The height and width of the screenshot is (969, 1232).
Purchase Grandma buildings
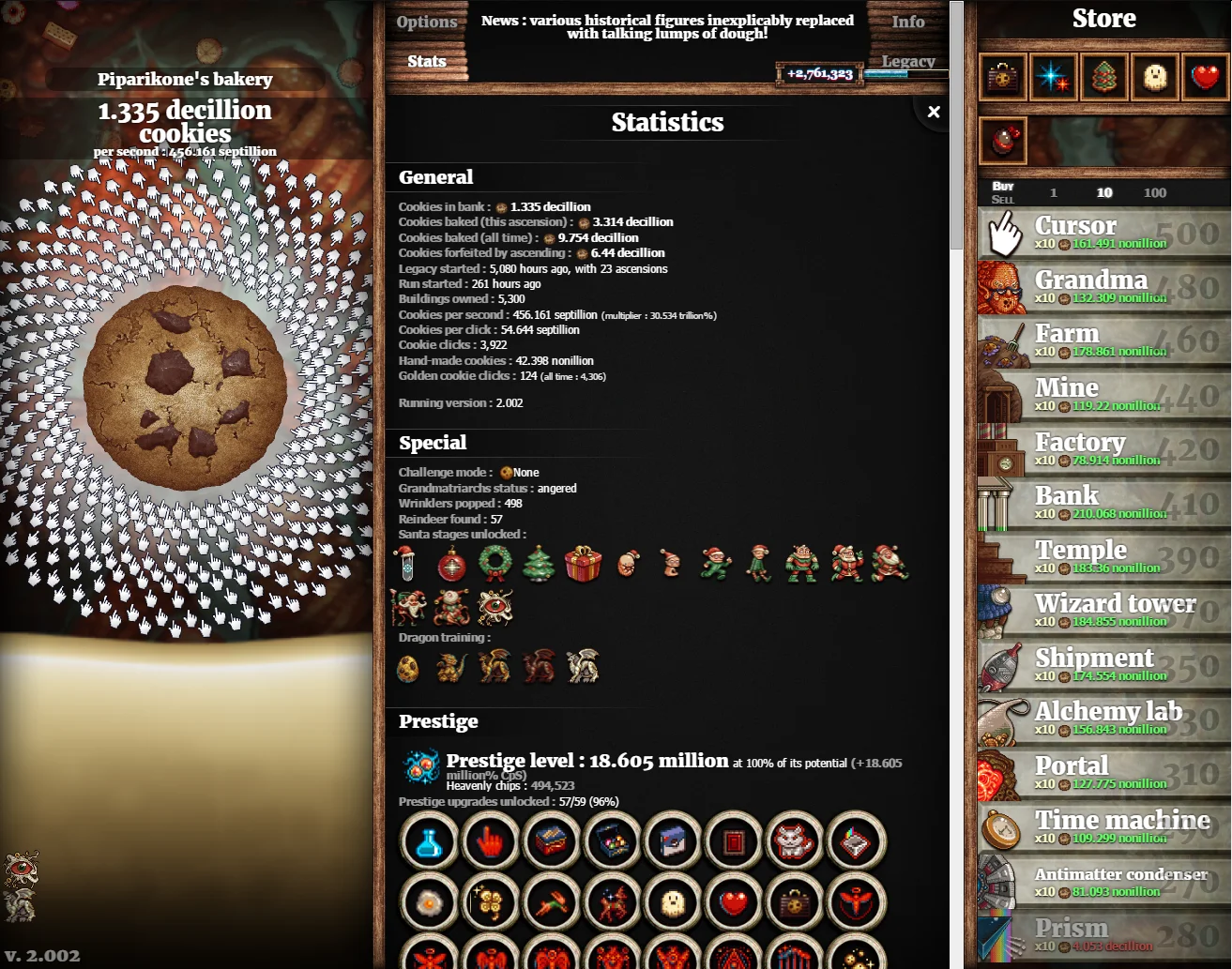click(1103, 288)
